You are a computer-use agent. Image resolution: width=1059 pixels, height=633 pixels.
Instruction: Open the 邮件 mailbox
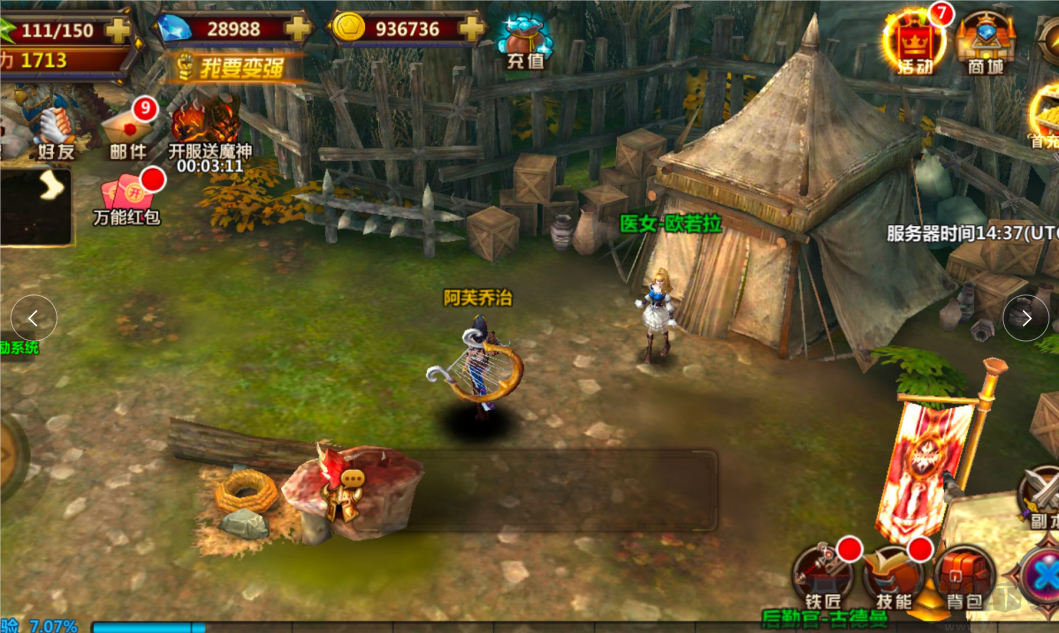click(127, 129)
